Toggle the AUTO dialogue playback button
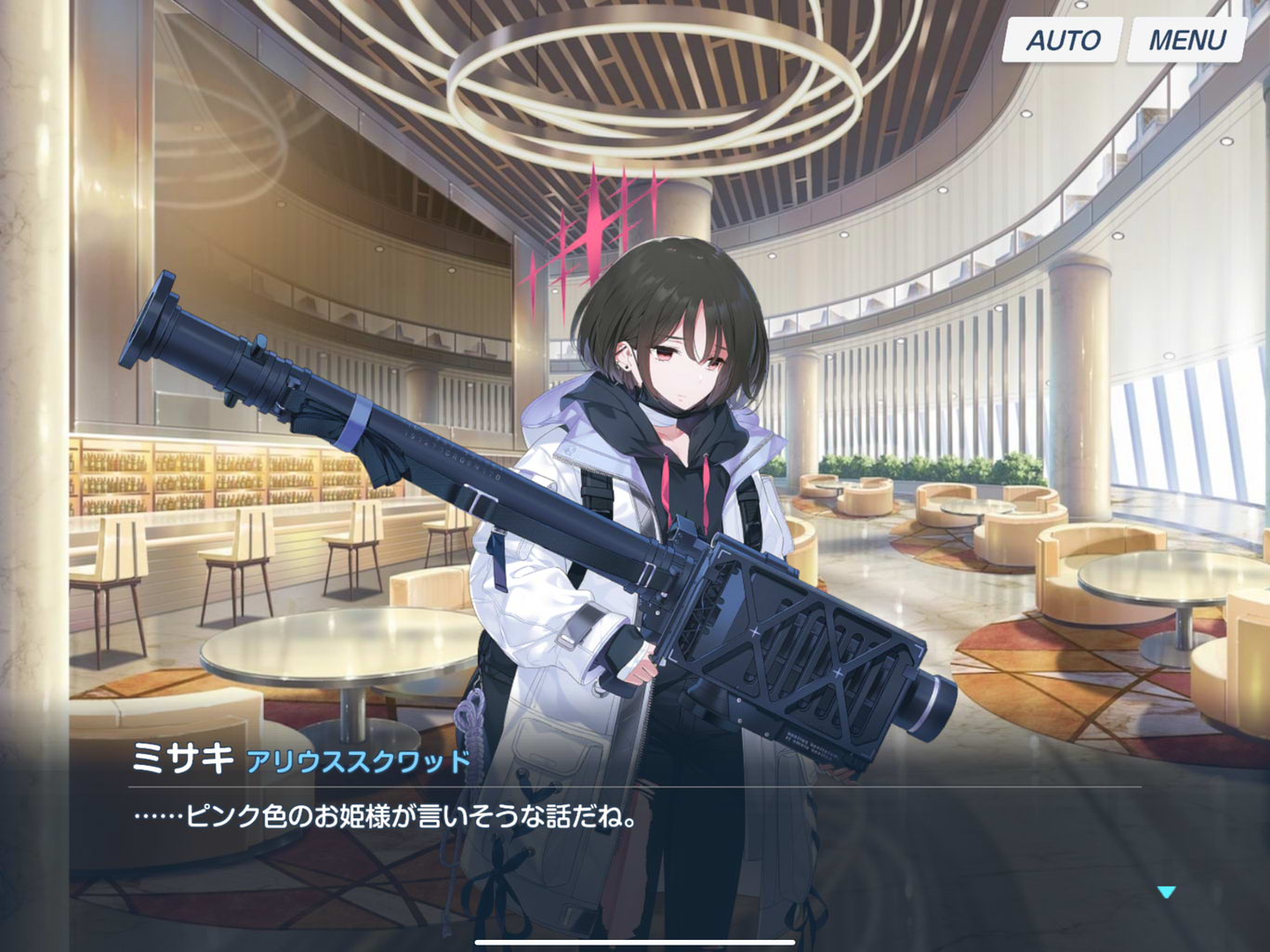The height and width of the screenshot is (952, 1270). coord(1062,40)
